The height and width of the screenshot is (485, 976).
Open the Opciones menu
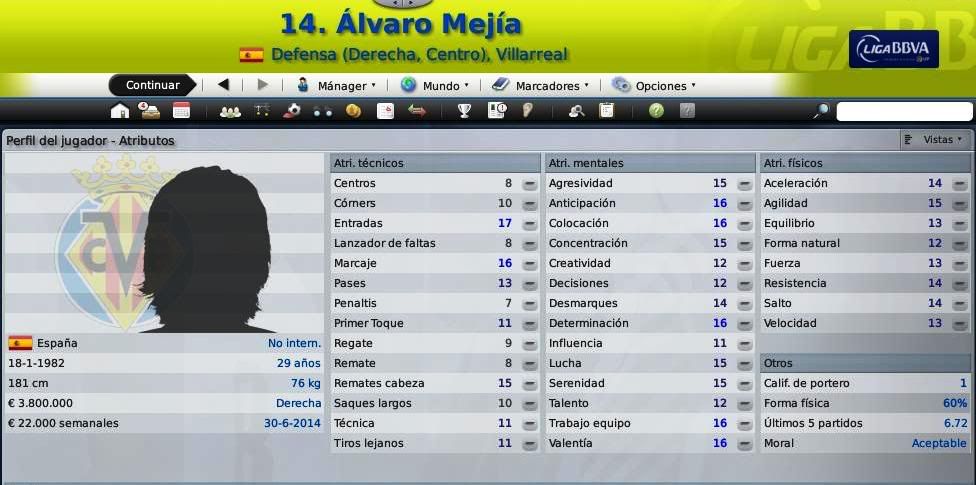654,86
